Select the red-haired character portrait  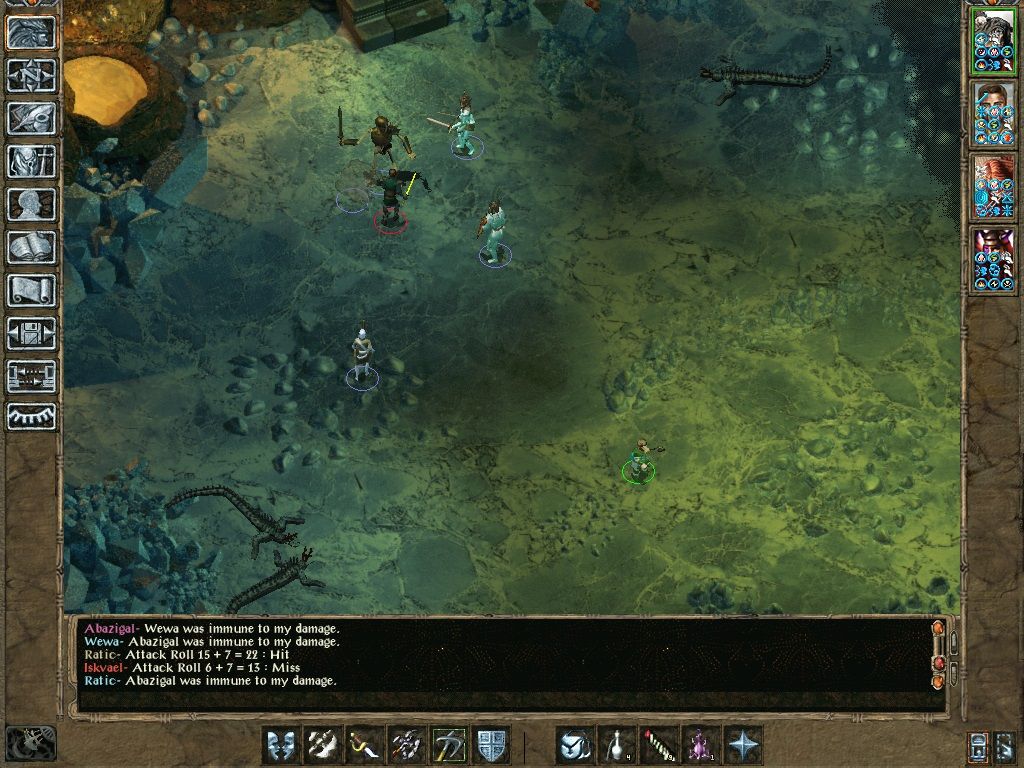click(x=993, y=187)
